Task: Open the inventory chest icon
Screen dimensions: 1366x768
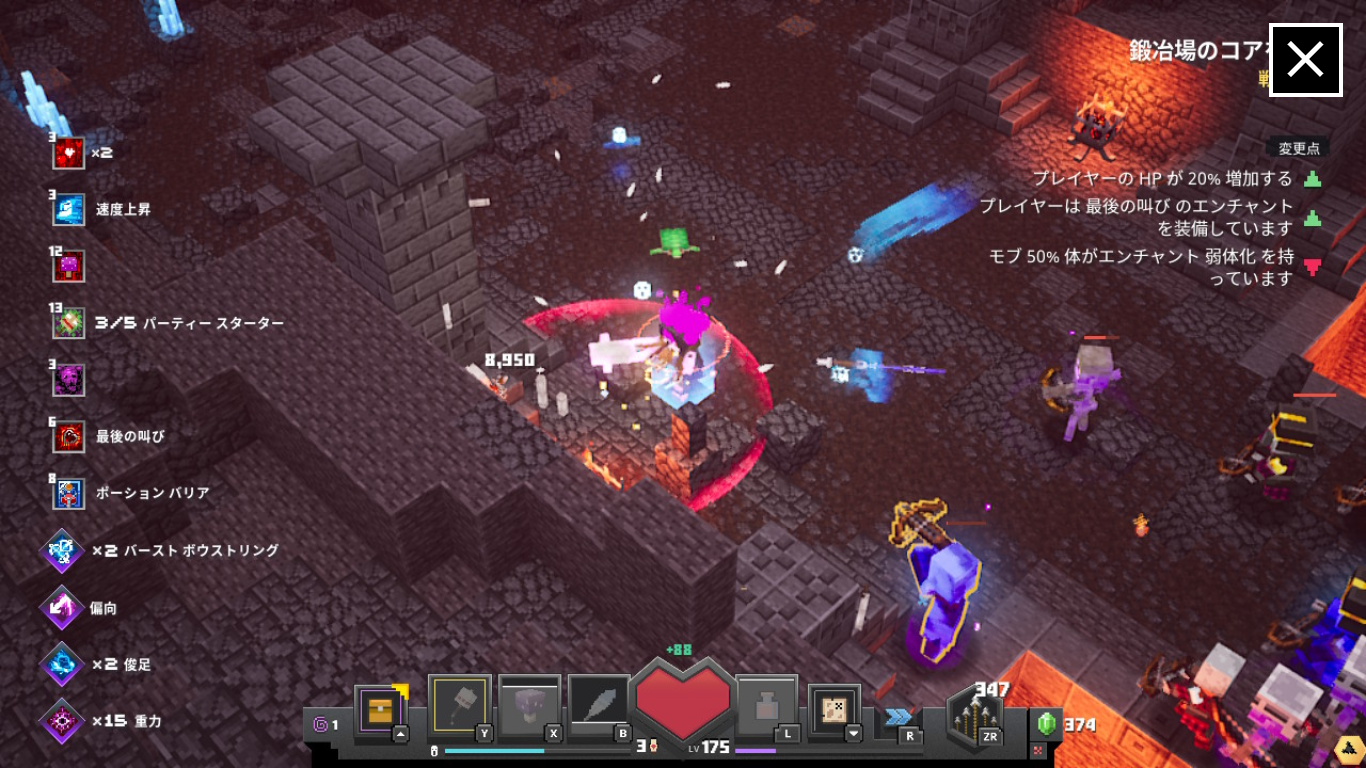Action: tap(380, 710)
